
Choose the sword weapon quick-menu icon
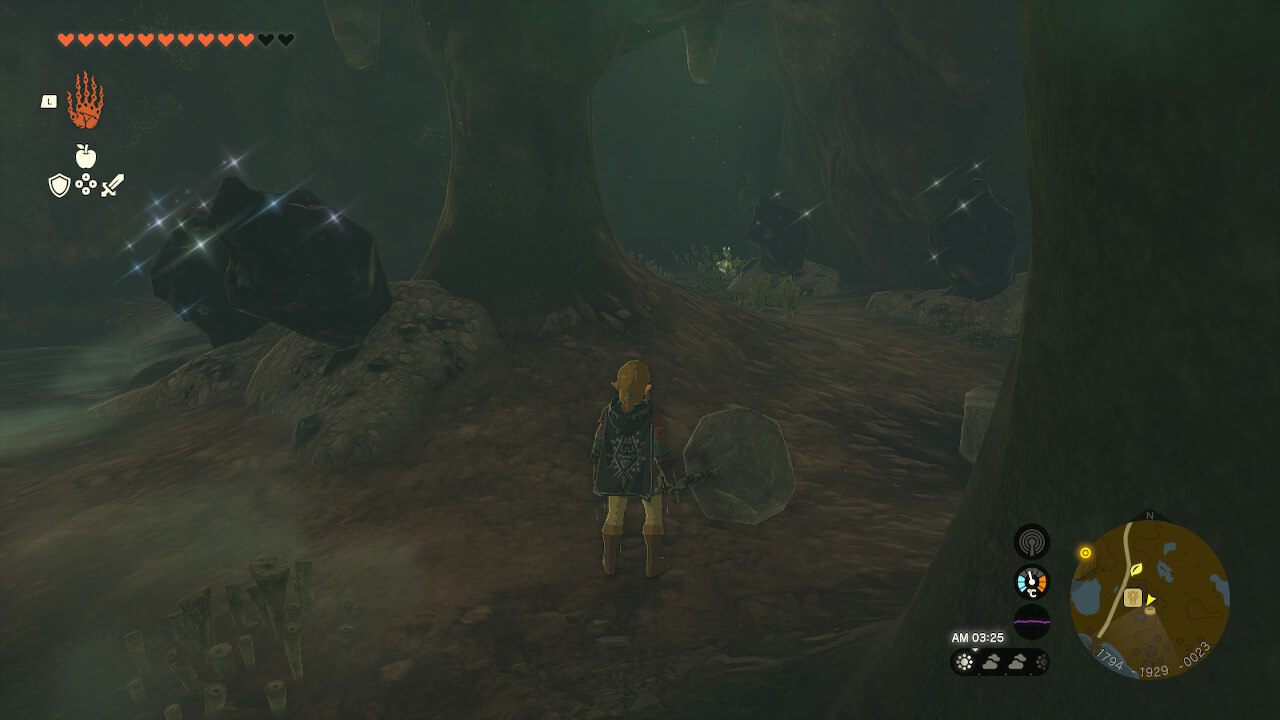pos(112,185)
